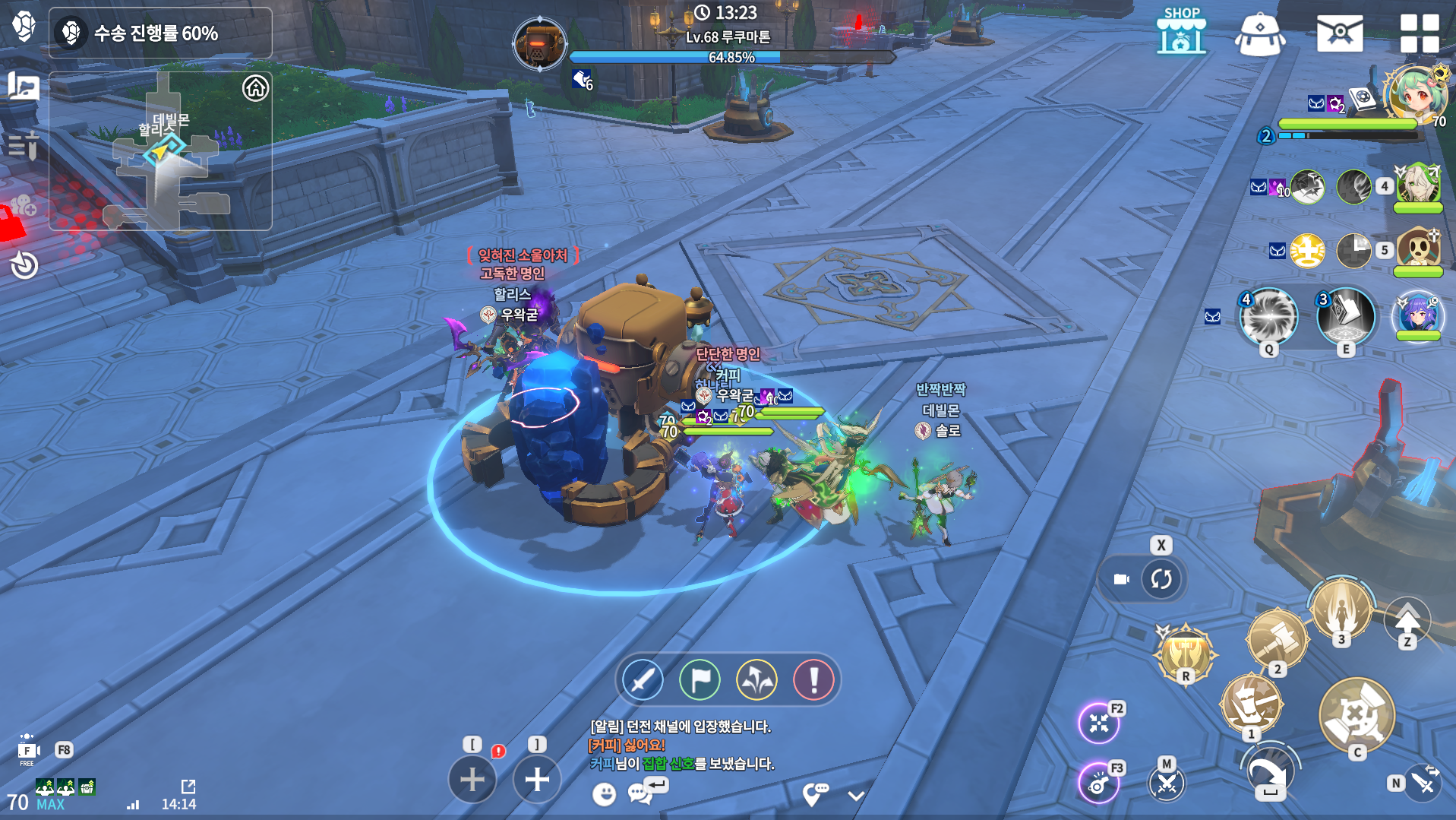
Task: Send the exclamation warning signal
Action: click(x=813, y=679)
